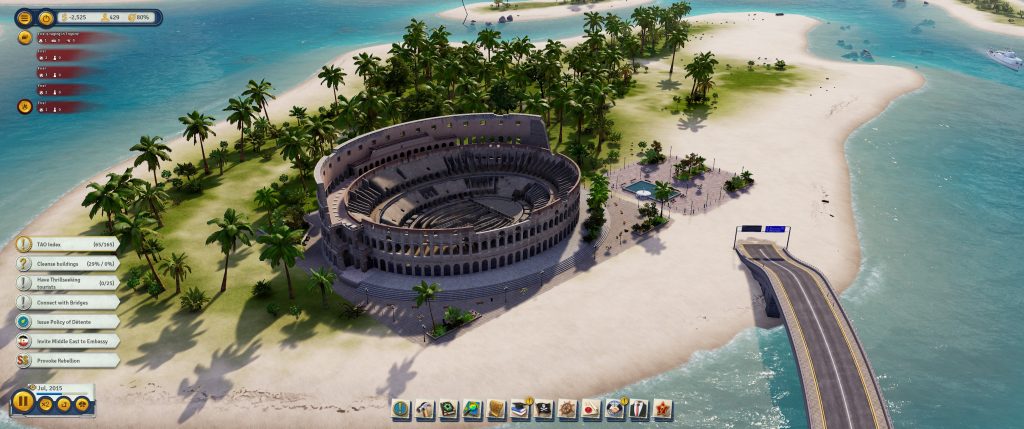This screenshot has height=429, width=1024.
Task: Select the Connect with Bridges objective
Action: pos(68,302)
